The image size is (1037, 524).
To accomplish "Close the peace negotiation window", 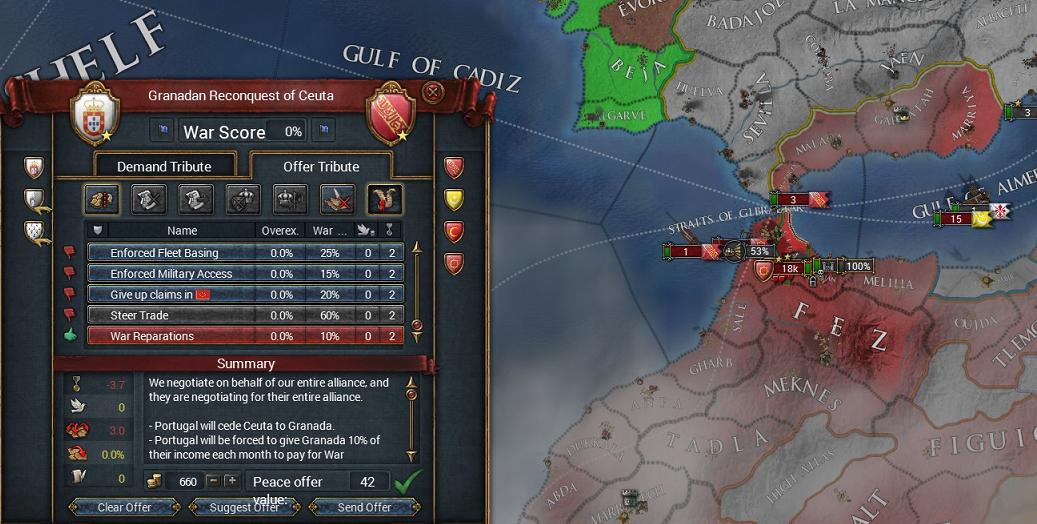I will coord(432,93).
